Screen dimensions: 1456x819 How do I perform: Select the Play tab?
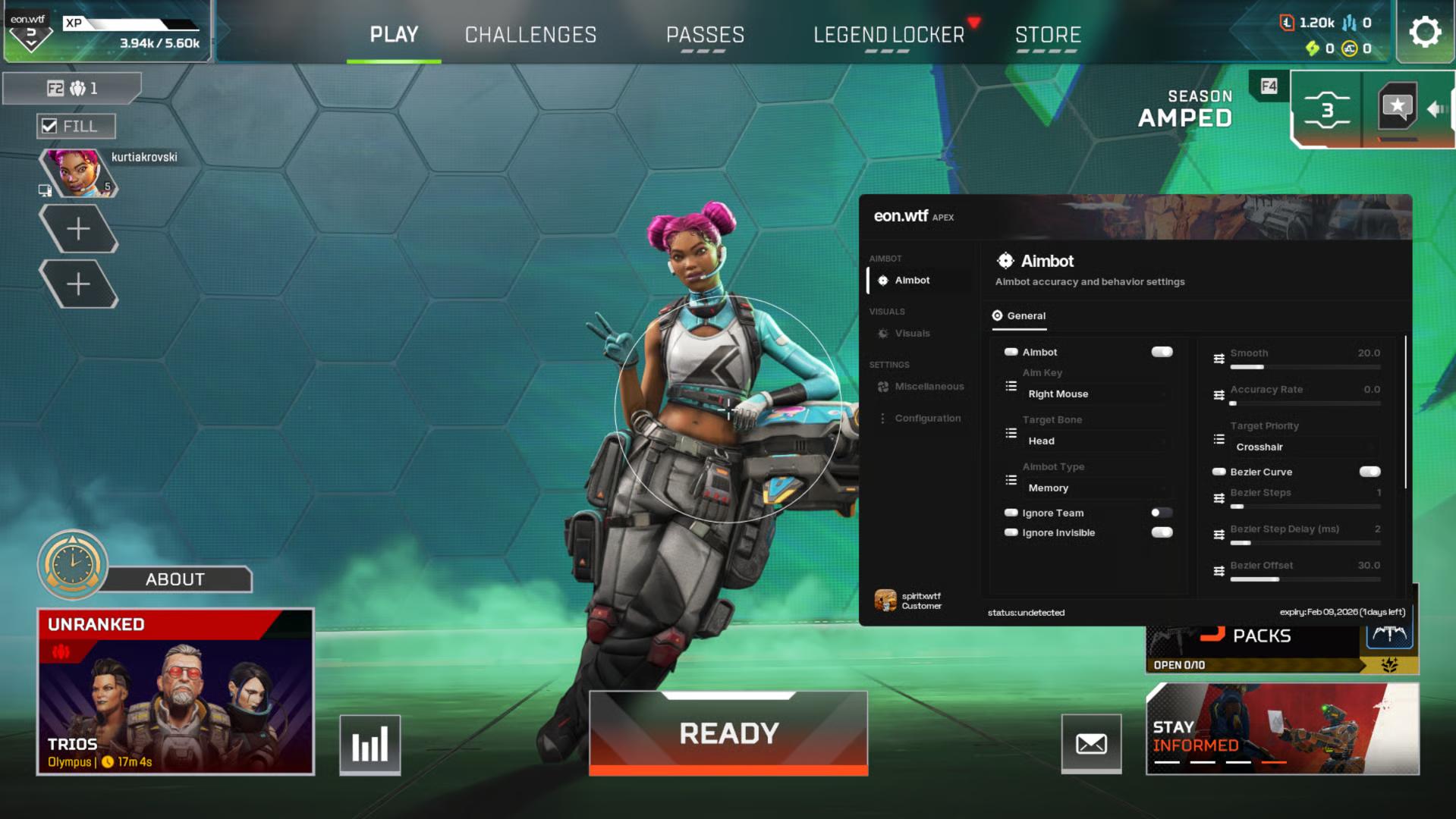[394, 35]
